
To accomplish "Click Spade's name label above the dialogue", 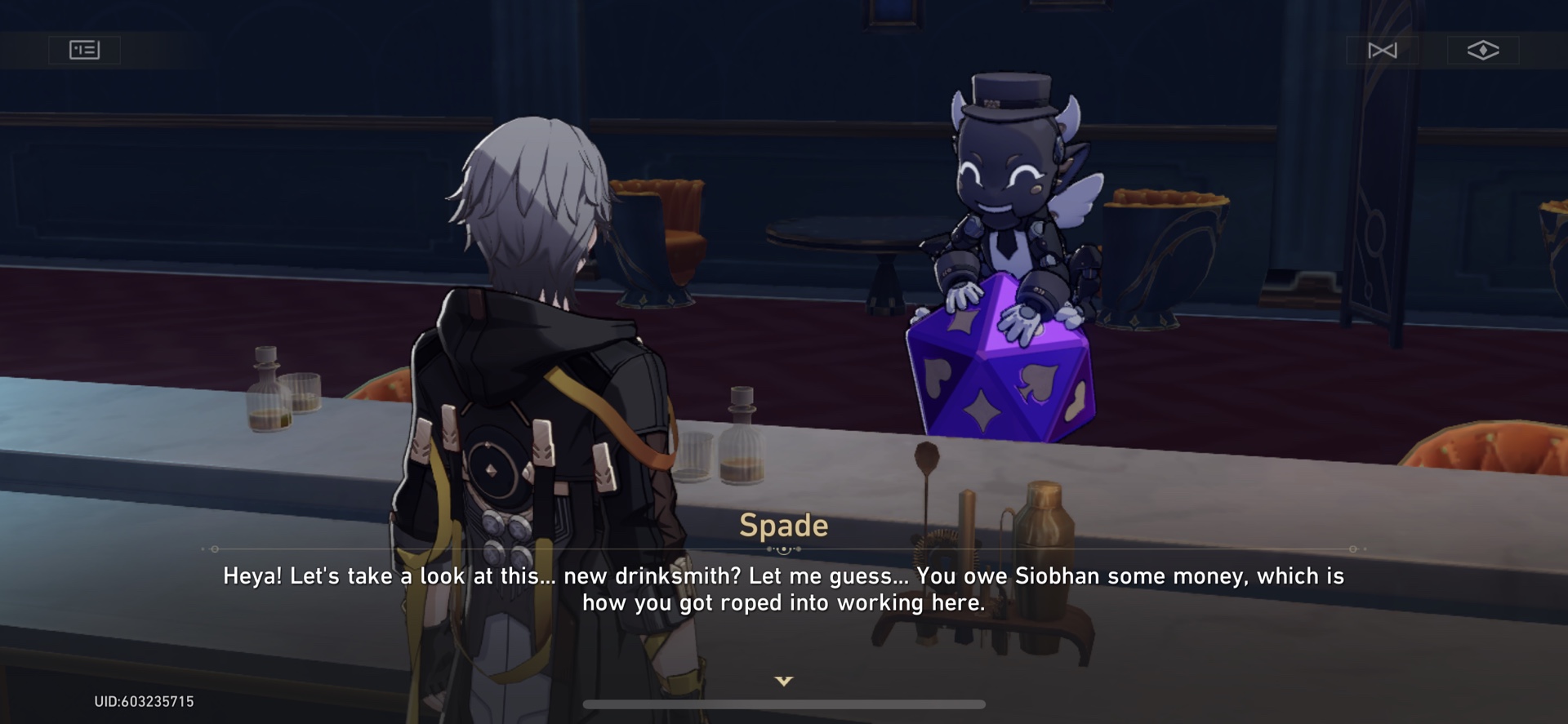I will pos(783,526).
